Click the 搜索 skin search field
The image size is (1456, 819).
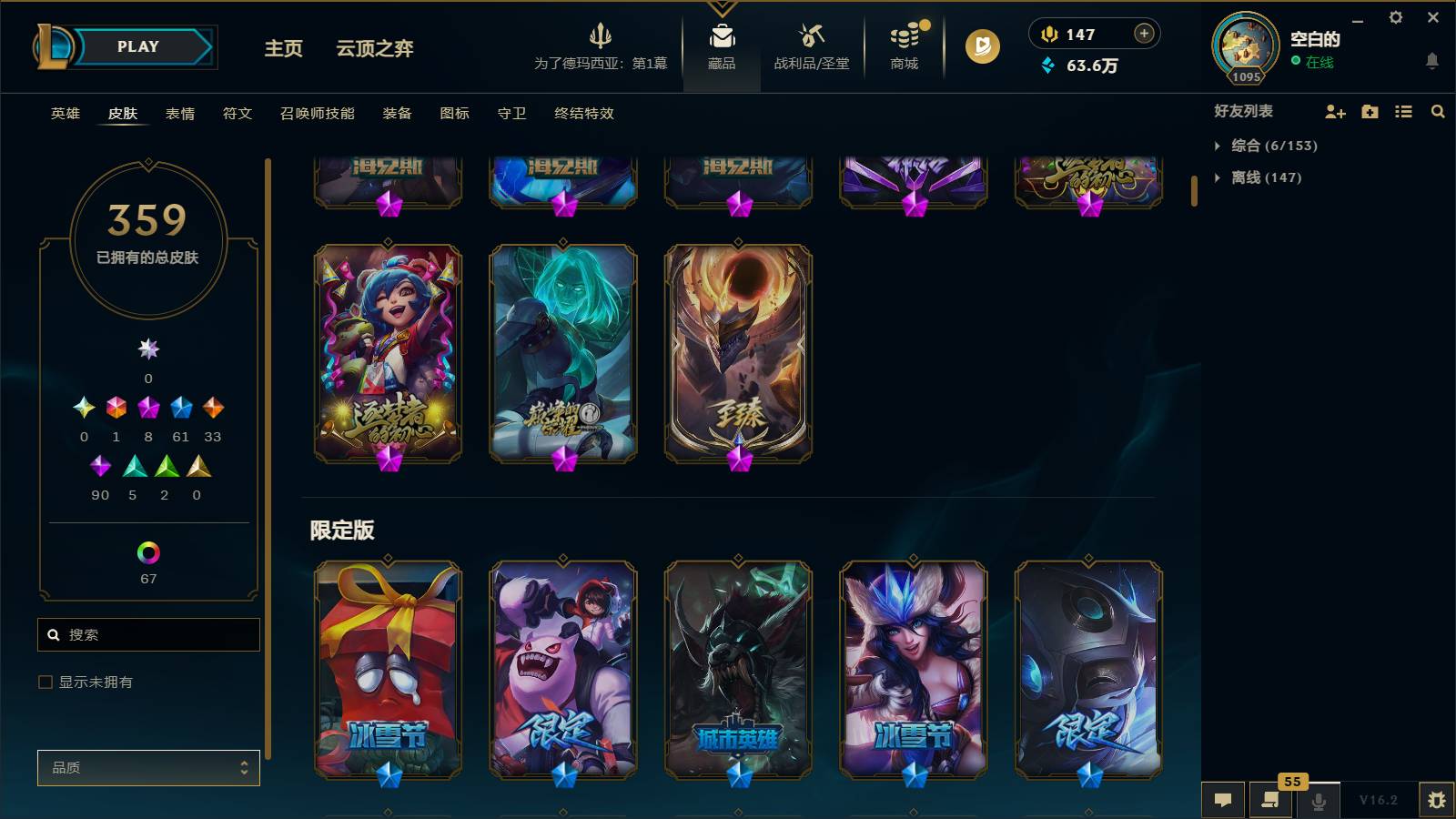coord(148,634)
